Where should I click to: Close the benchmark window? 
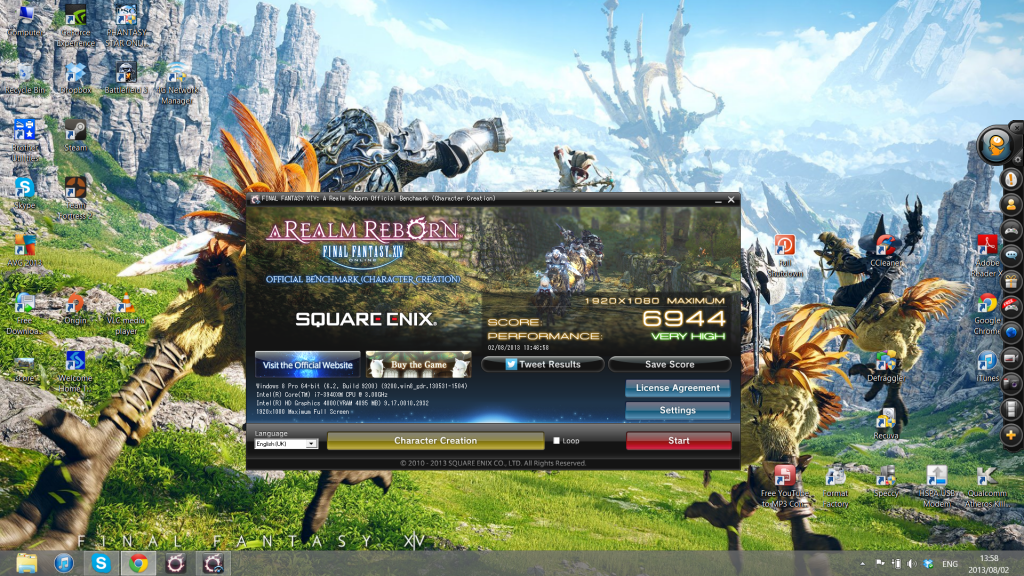point(729,200)
